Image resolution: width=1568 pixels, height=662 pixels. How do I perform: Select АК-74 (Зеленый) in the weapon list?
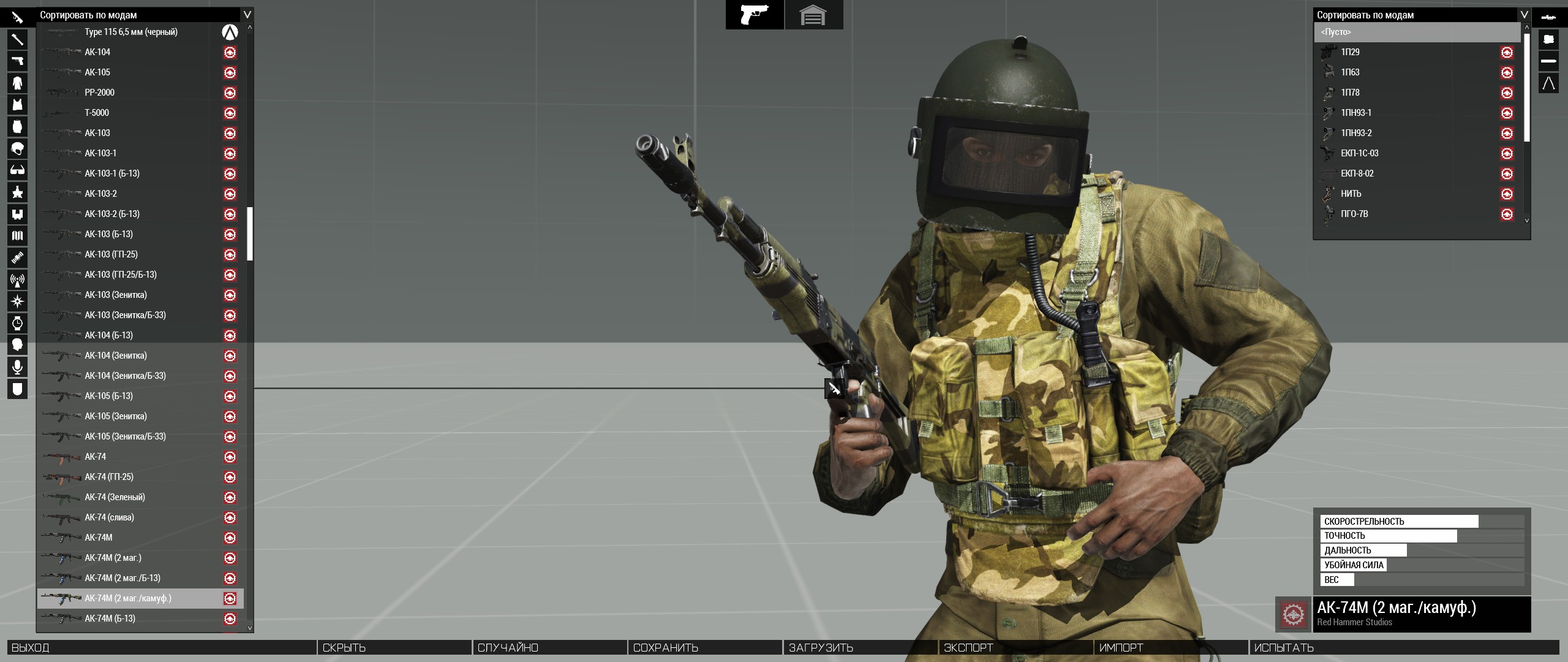pos(115,497)
